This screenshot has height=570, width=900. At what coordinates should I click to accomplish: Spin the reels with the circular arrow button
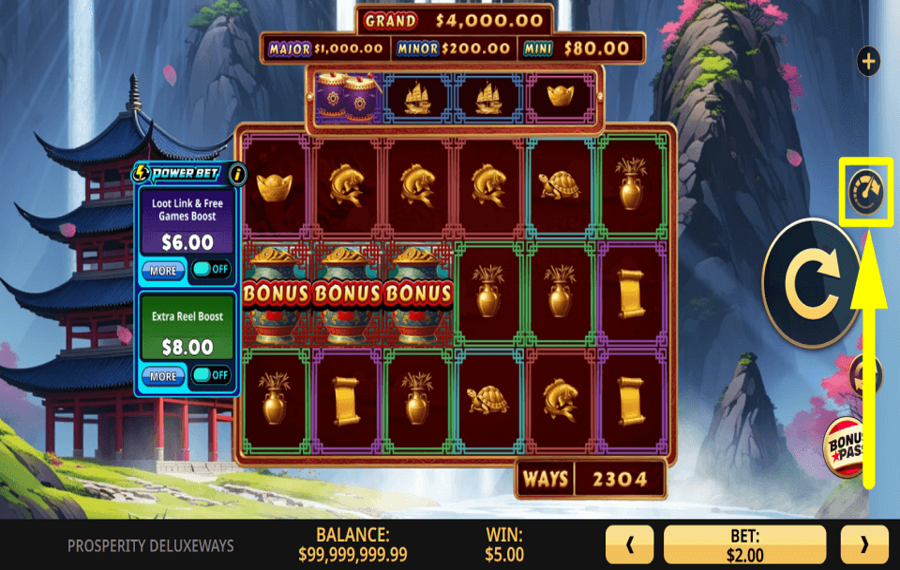click(811, 283)
